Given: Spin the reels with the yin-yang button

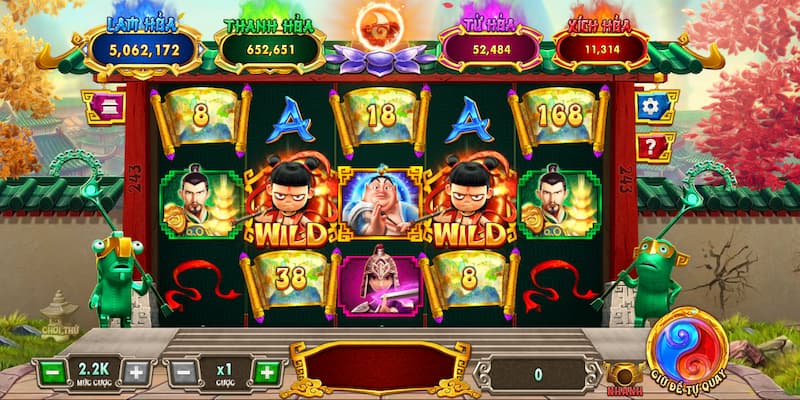Looking at the screenshot, I should 686,340.
